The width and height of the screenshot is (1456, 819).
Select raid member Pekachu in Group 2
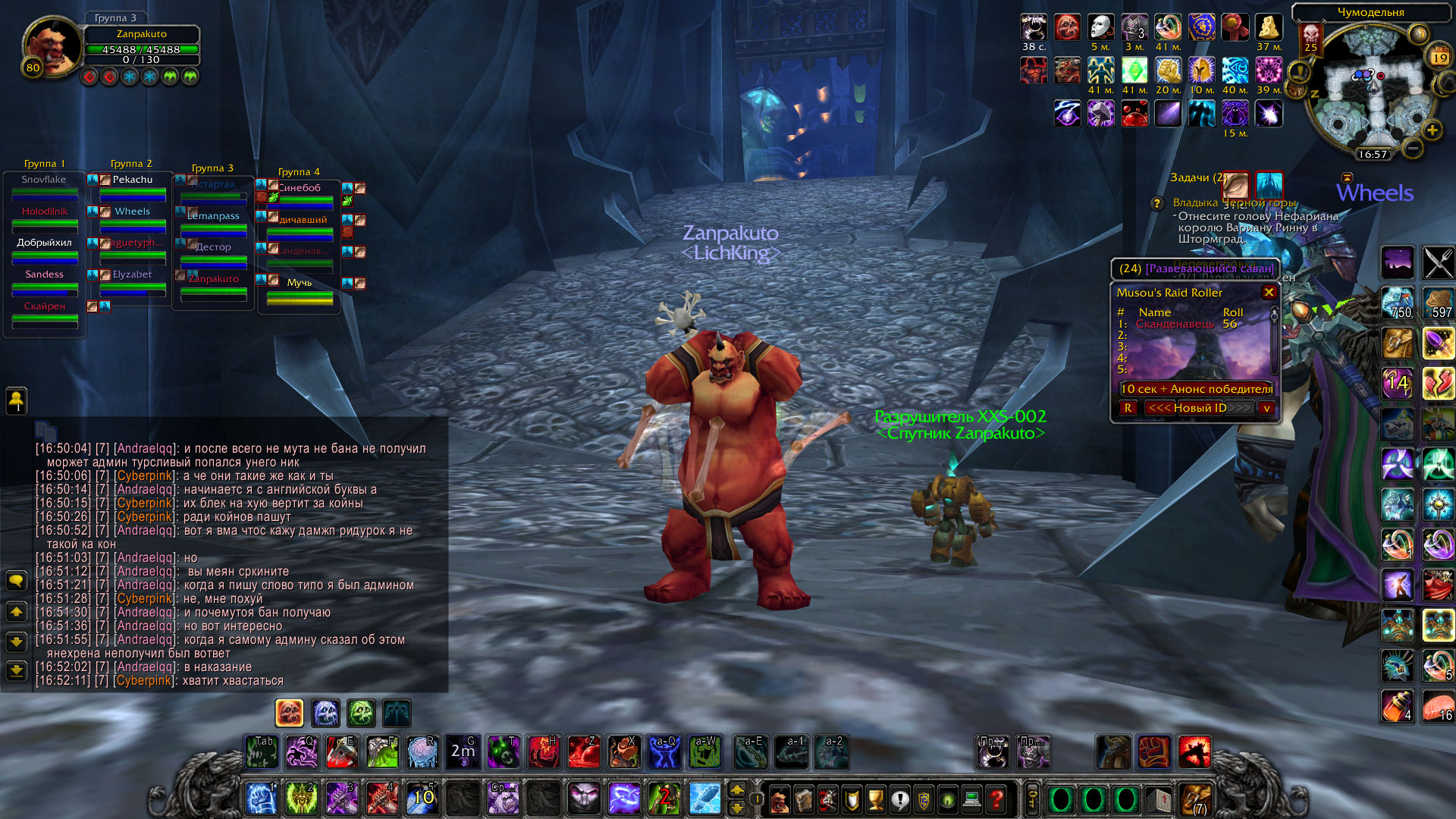(x=133, y=180)
